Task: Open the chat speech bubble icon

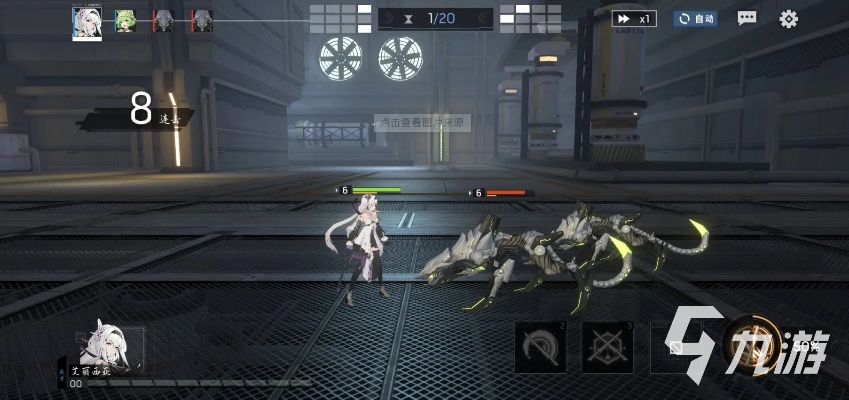Action: (747, 18)
